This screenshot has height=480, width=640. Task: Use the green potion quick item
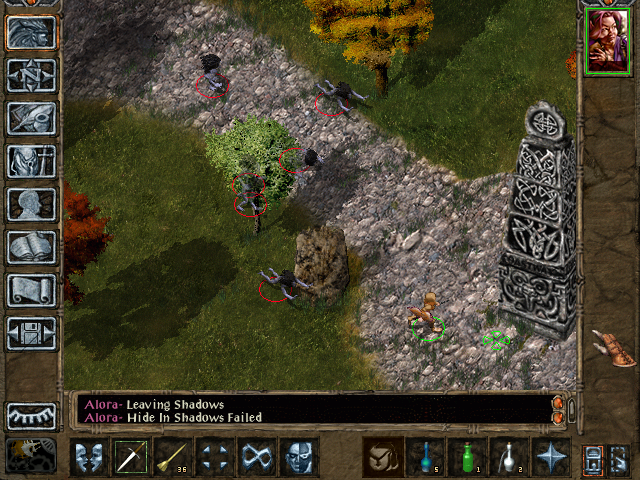point(467,457)
